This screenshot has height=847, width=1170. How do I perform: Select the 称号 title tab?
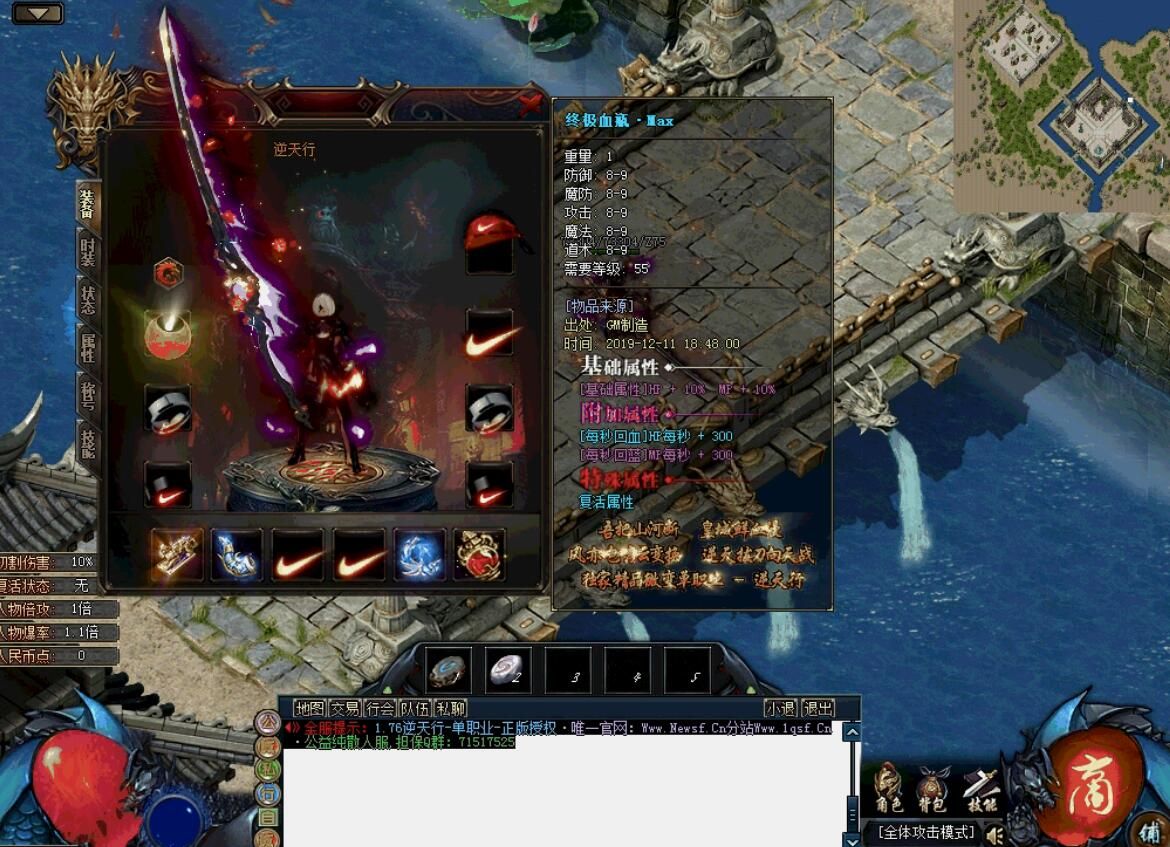coord(89,395)
